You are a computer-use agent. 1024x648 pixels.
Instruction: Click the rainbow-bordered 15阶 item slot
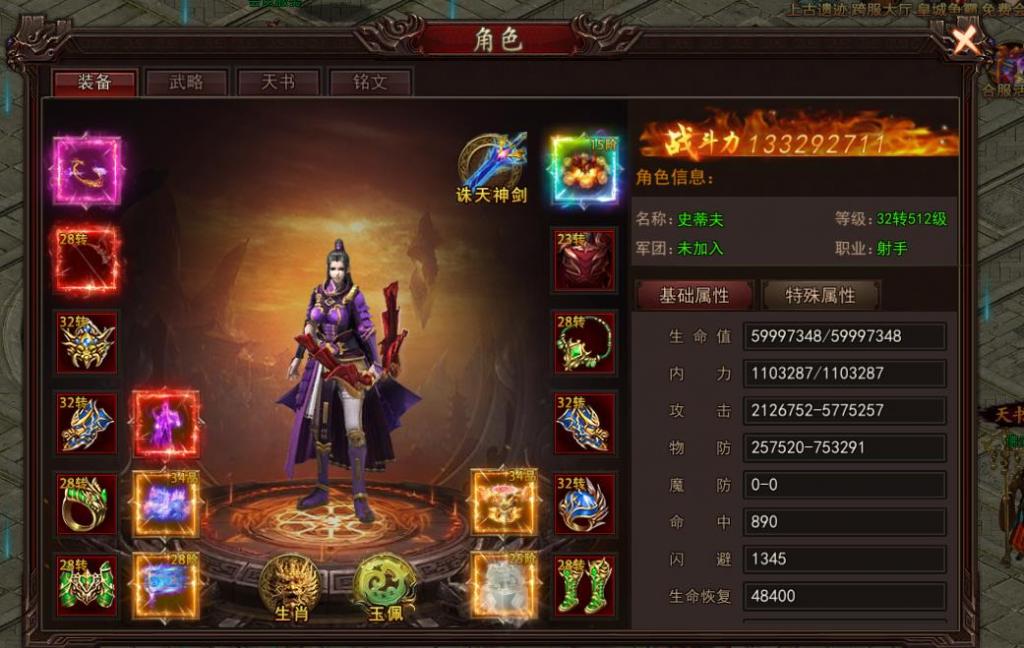(585, 170)
